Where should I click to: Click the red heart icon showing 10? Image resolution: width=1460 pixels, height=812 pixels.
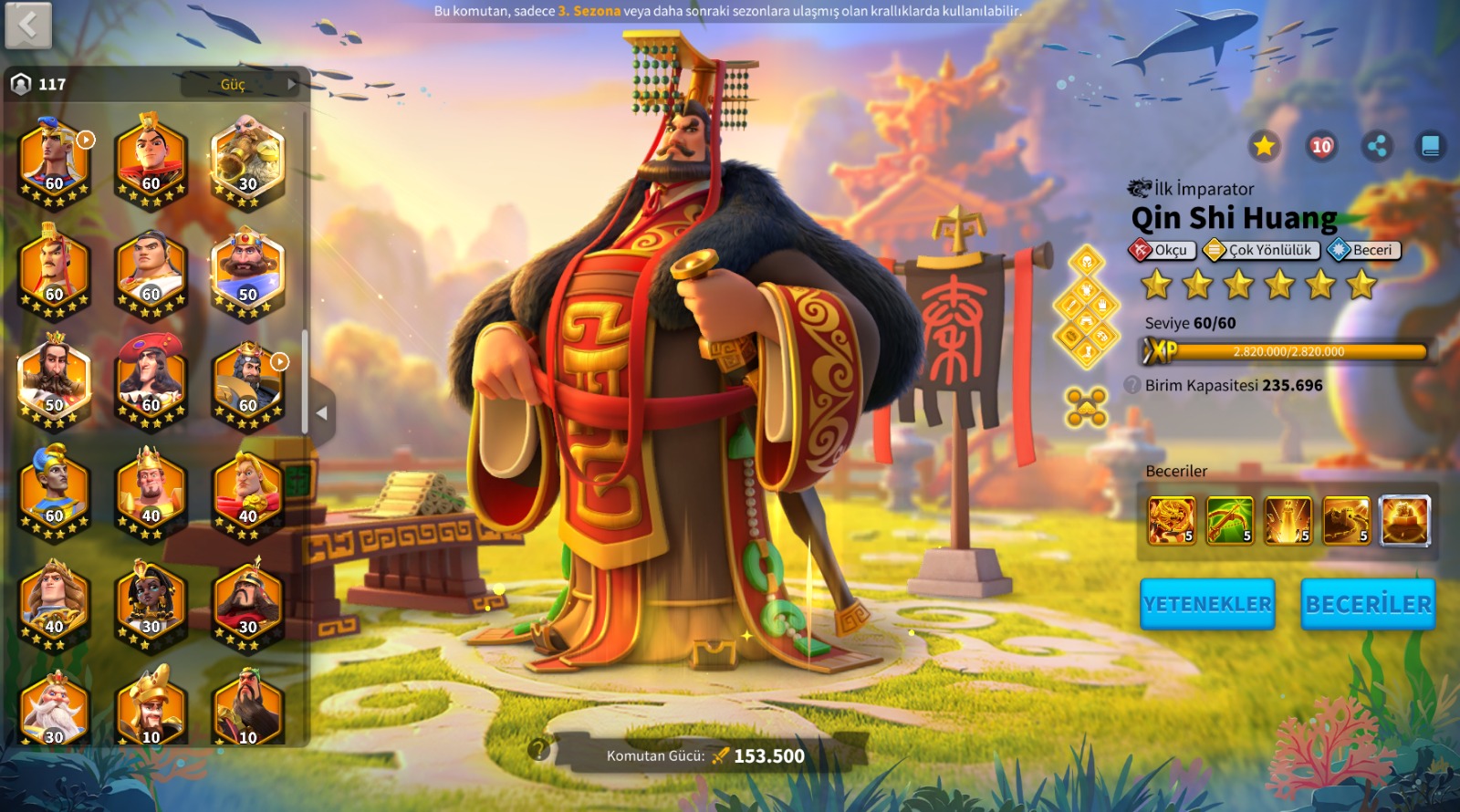tap(1321, 146)
